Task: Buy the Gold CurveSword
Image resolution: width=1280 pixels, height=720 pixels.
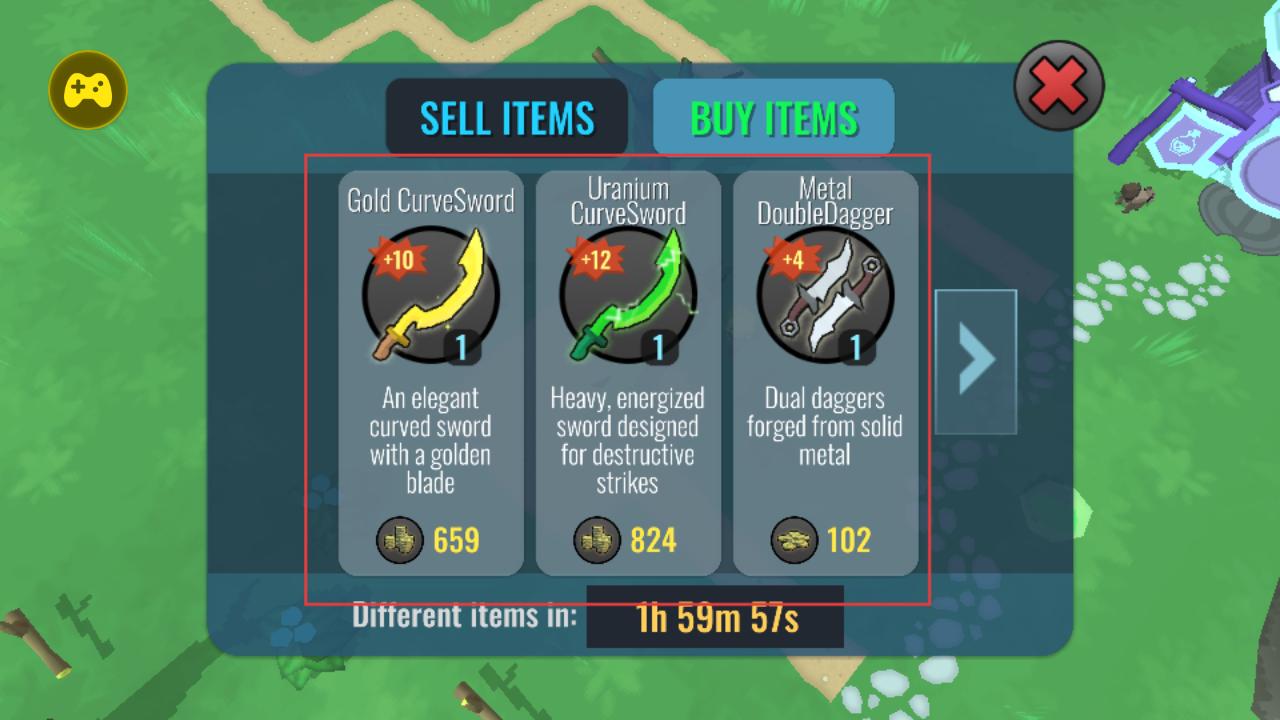Action: tap(431, 373)
